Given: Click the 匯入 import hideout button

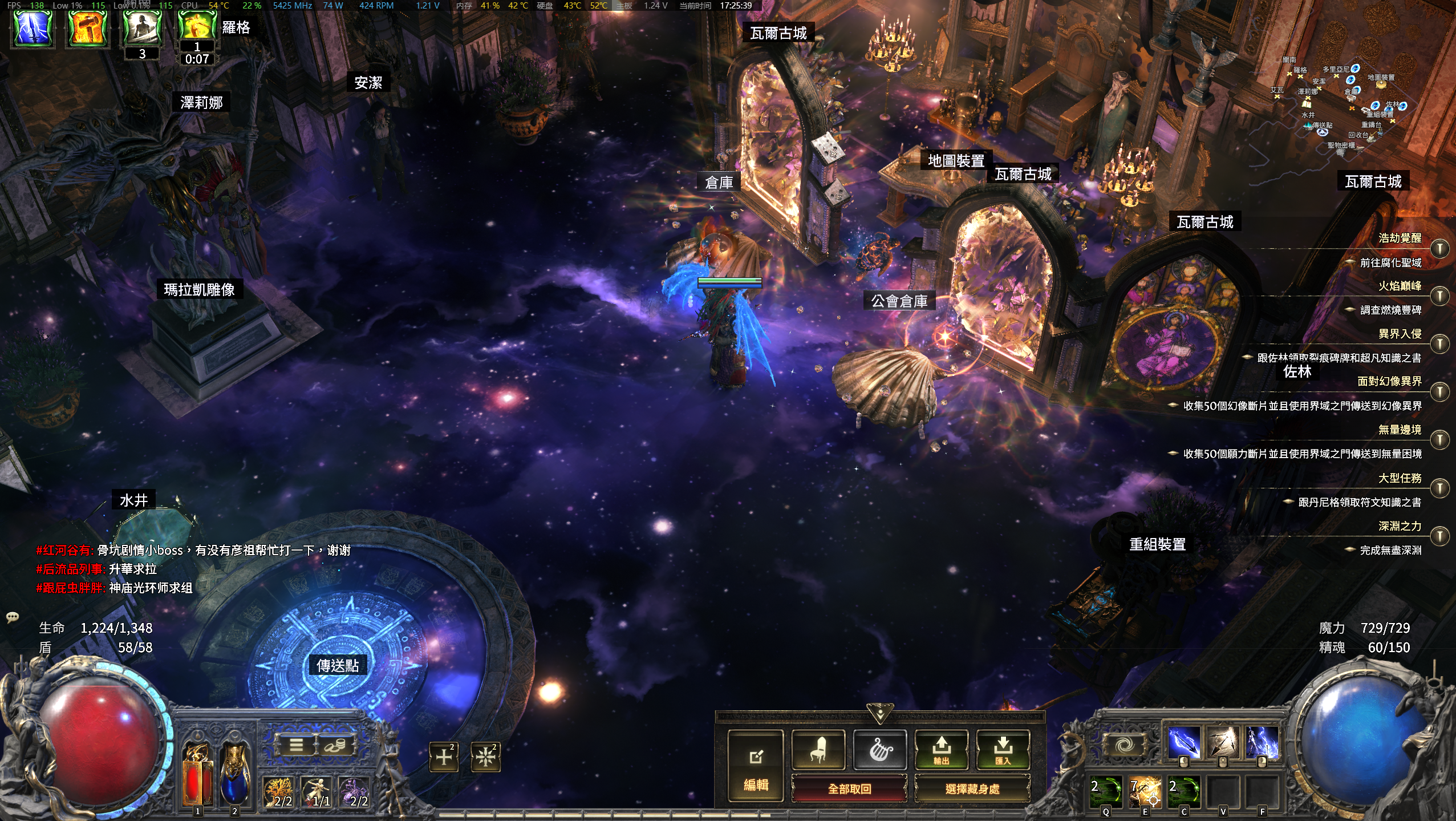Looking at the screenshot, I should (1003, 749).
